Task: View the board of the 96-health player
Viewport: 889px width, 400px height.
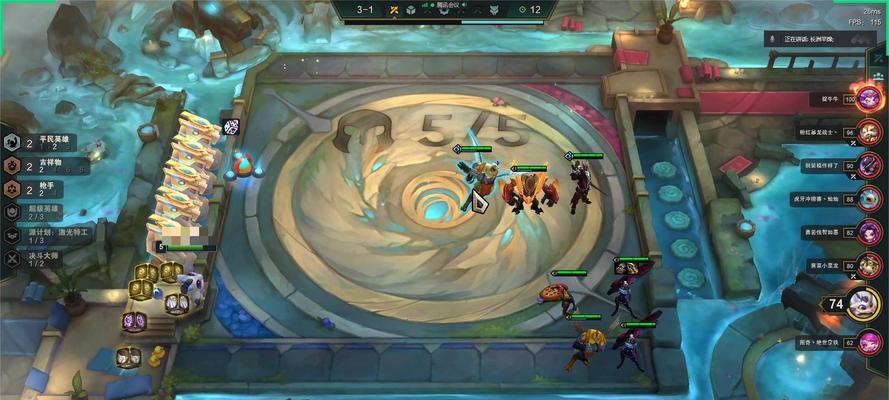Action: coord(868,132)
